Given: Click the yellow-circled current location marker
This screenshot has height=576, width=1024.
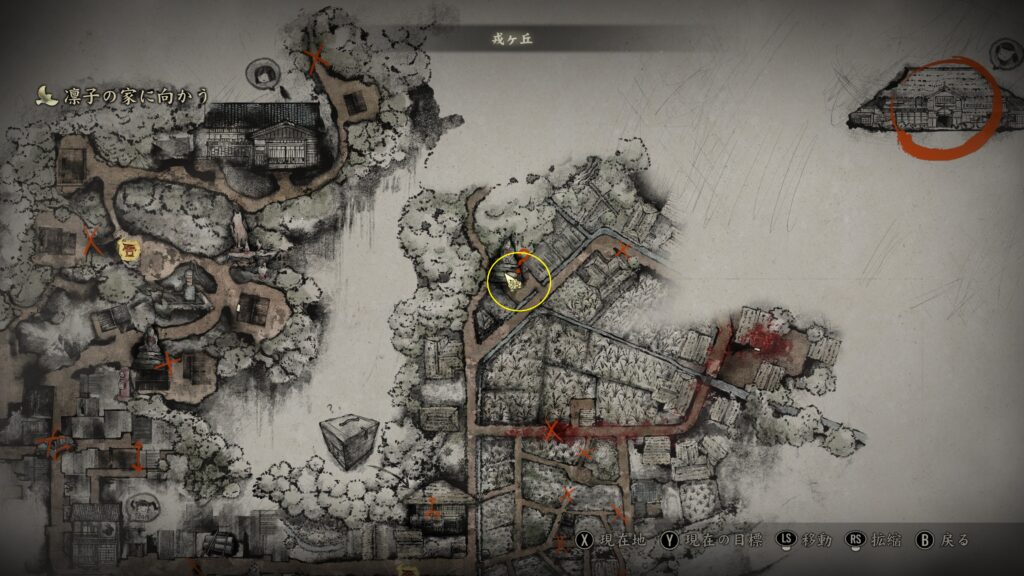Looking at the screenshot, I should coord(518,281).
